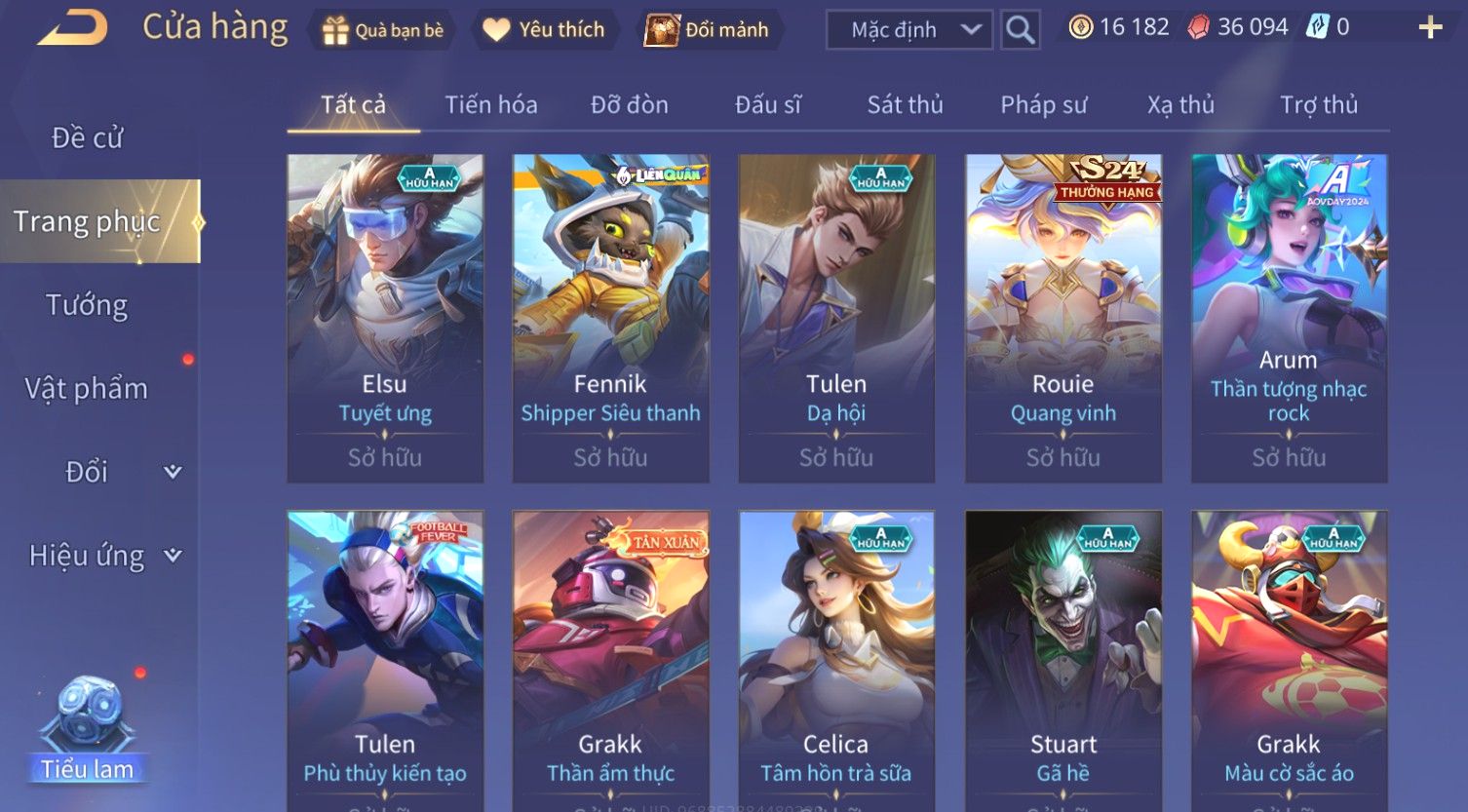Open the Trợ thủ tab
This screenshot has width=1468, height=812.
tap(1318, 105)
